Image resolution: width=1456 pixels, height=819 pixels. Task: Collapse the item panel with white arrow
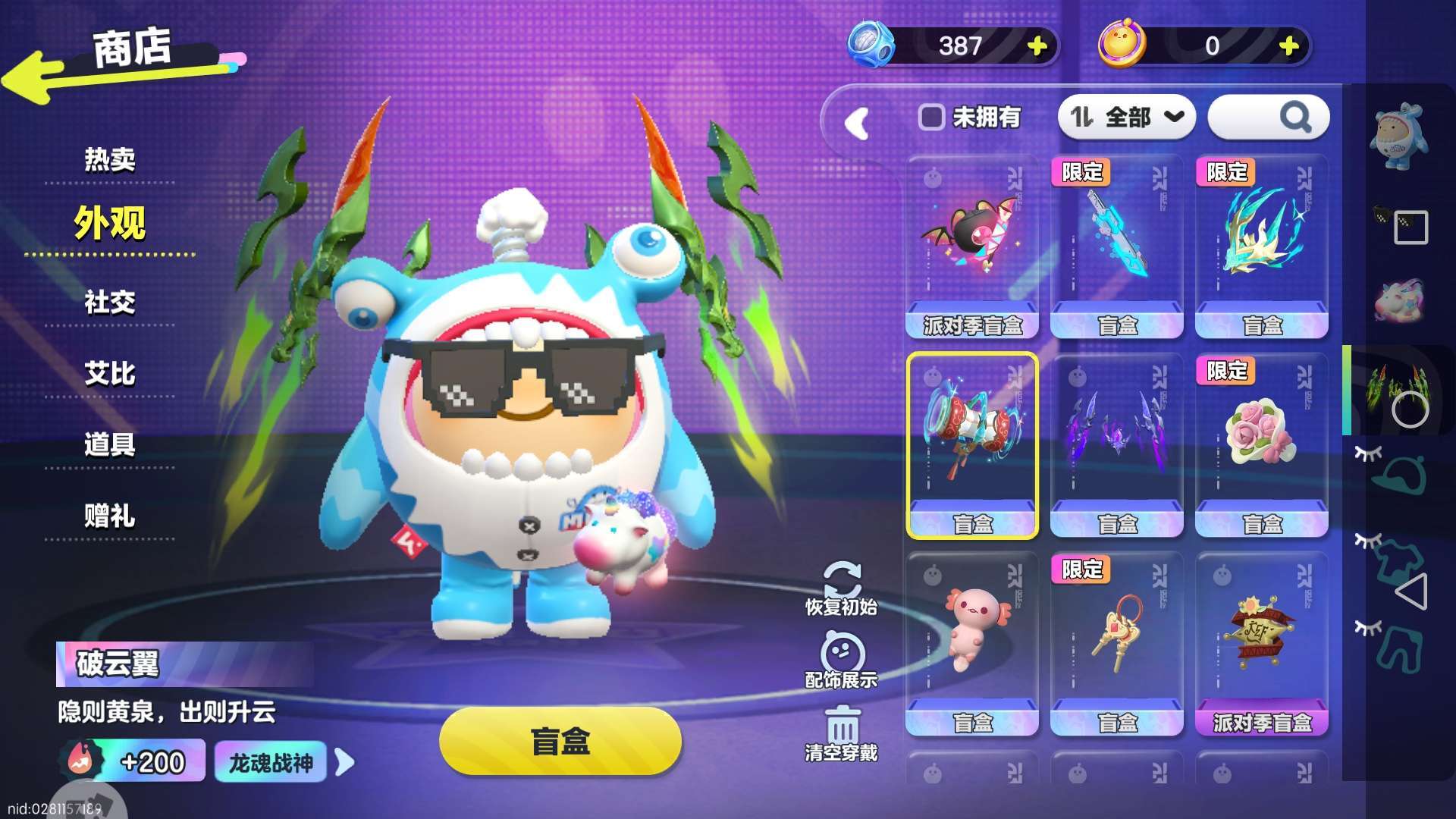pyautogui.click(x=858, y=123)
